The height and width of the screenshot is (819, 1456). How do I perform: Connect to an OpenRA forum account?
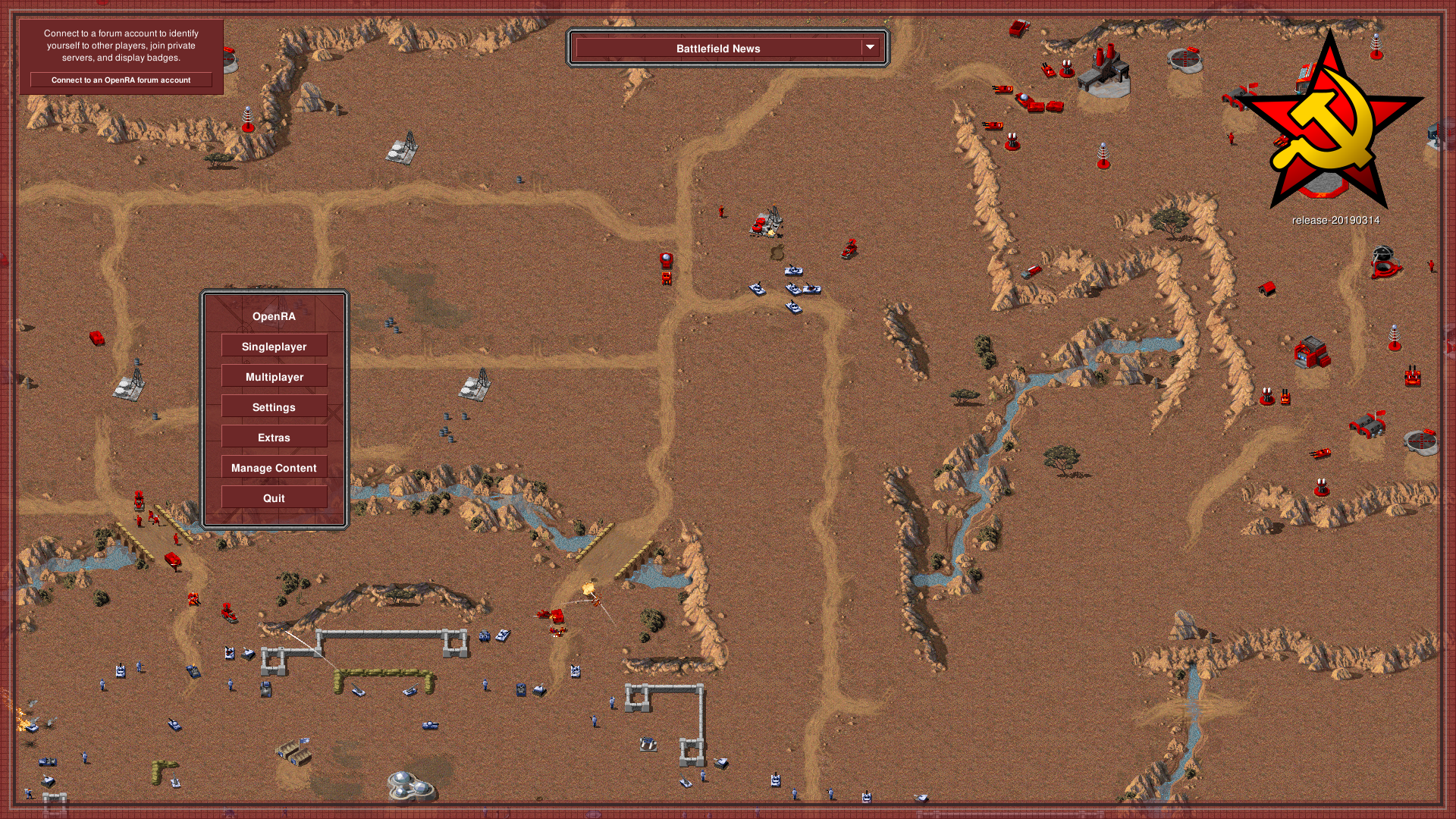click(x=121, y=80)
